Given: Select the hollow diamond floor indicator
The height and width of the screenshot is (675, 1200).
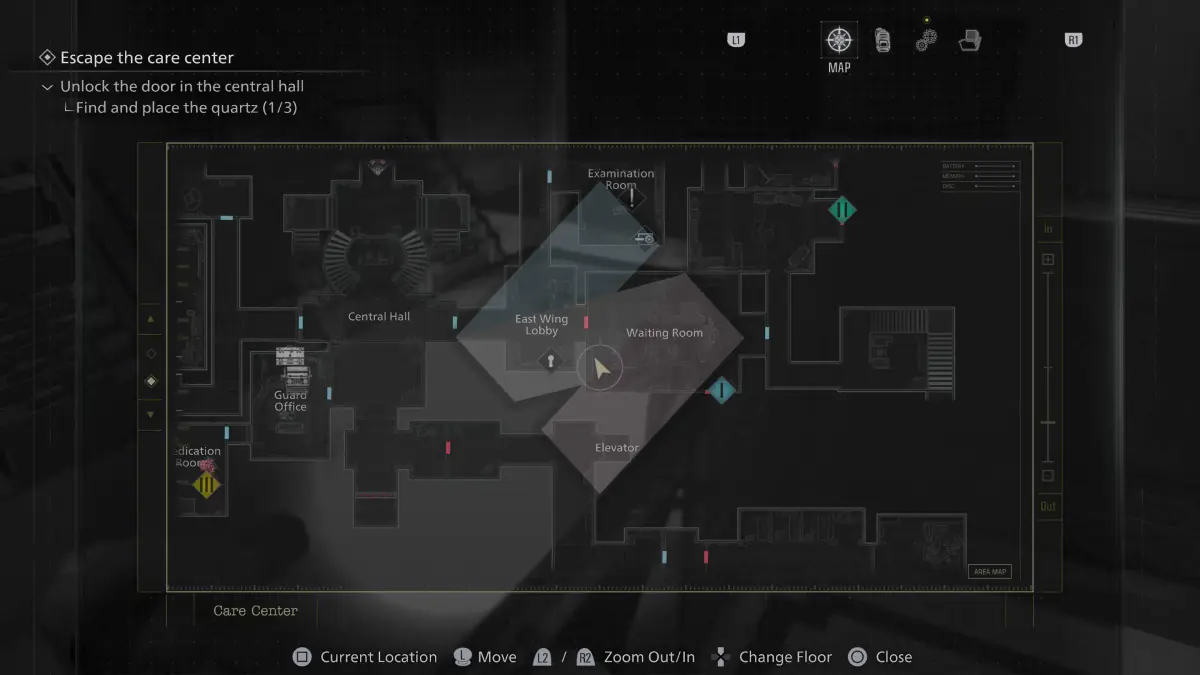Looking at the screenshot, I should pos(151,353).
